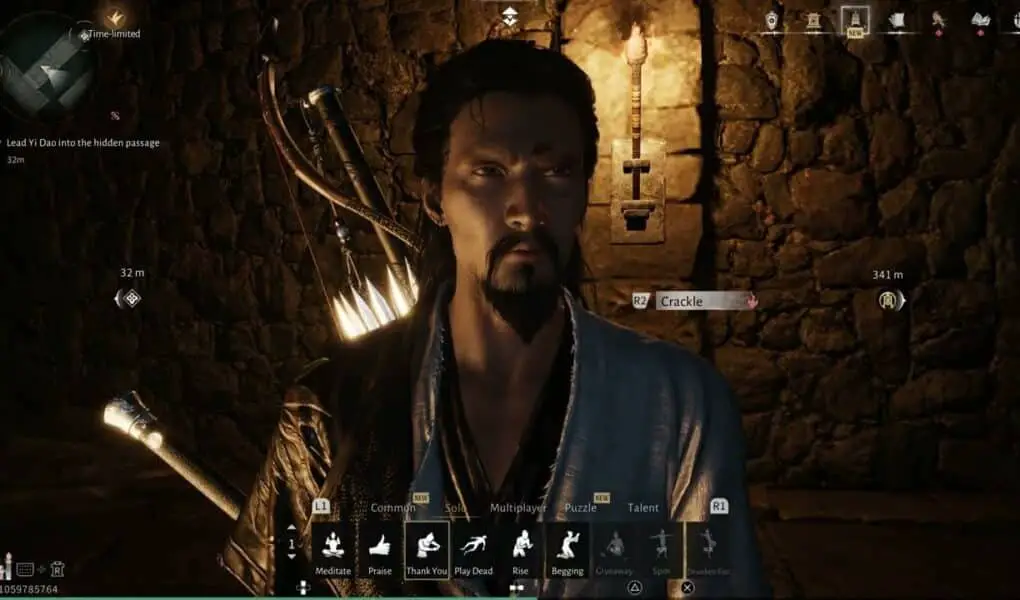The height and width of the screenshot is (600, 1020).
Task: Select the Lead Yi Dao quest objective
Action: [82, 143]
